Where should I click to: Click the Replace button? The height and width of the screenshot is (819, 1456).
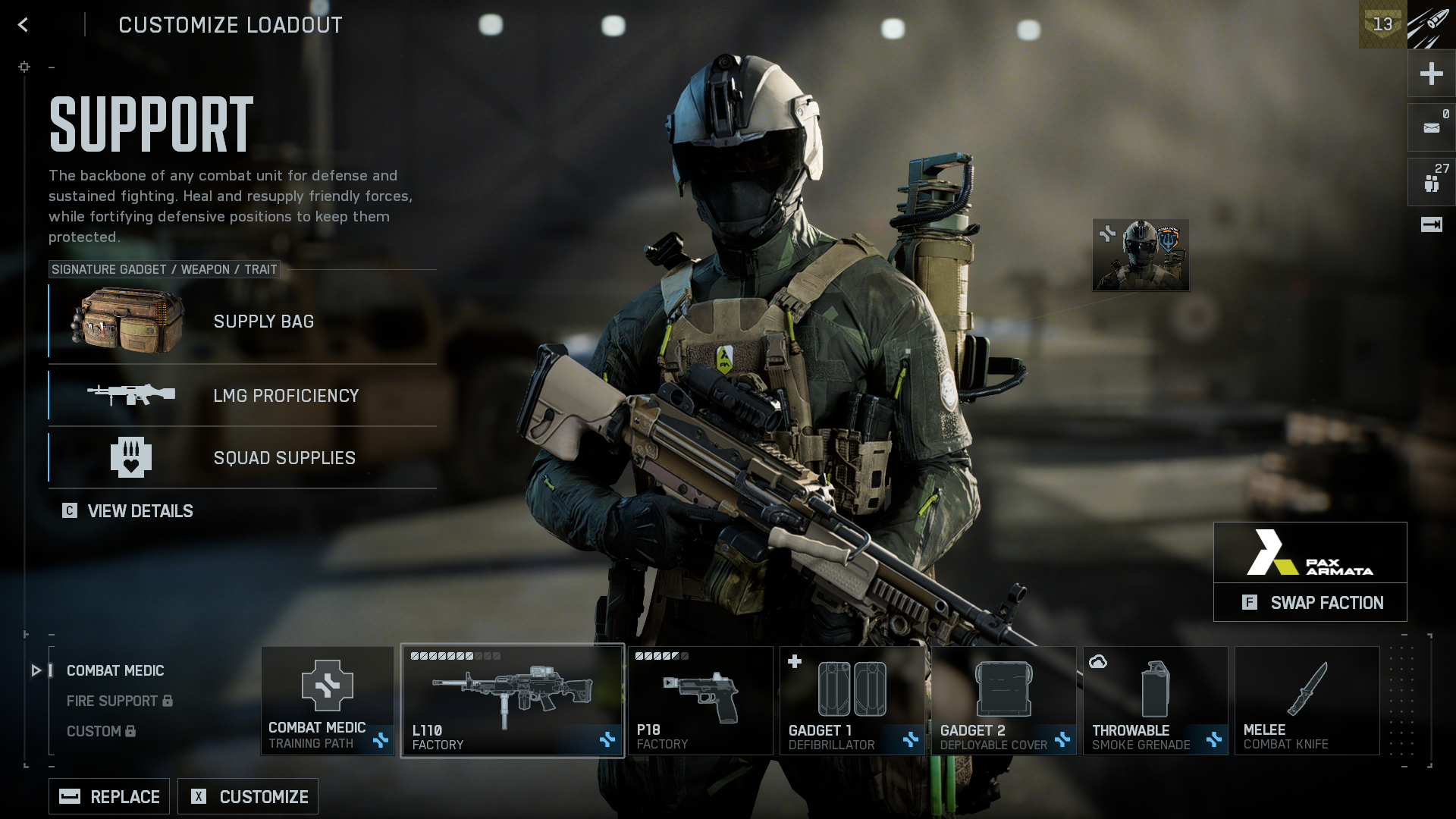click(109, 797)
